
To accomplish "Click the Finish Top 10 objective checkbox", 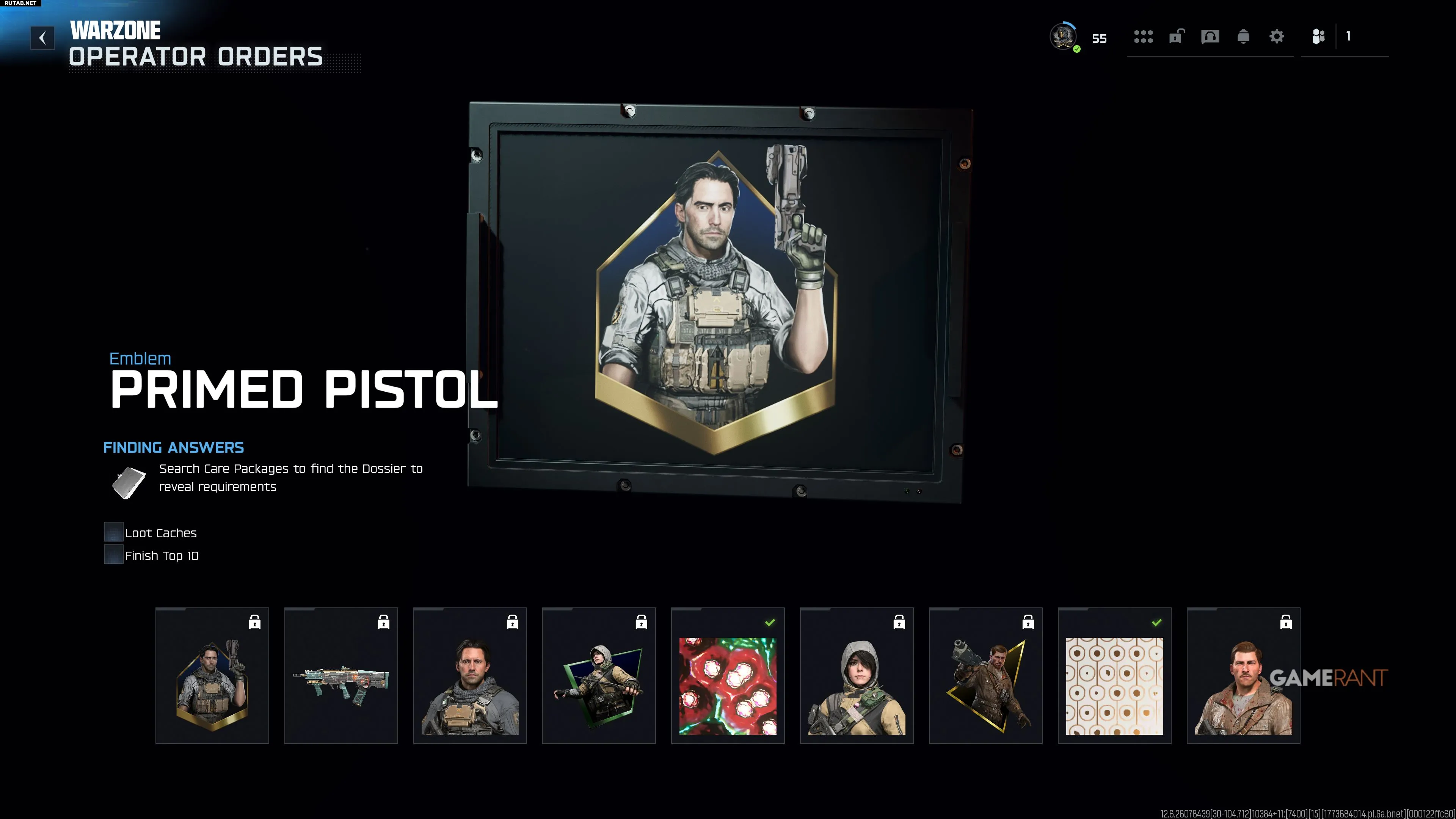I will click(114, 554).
